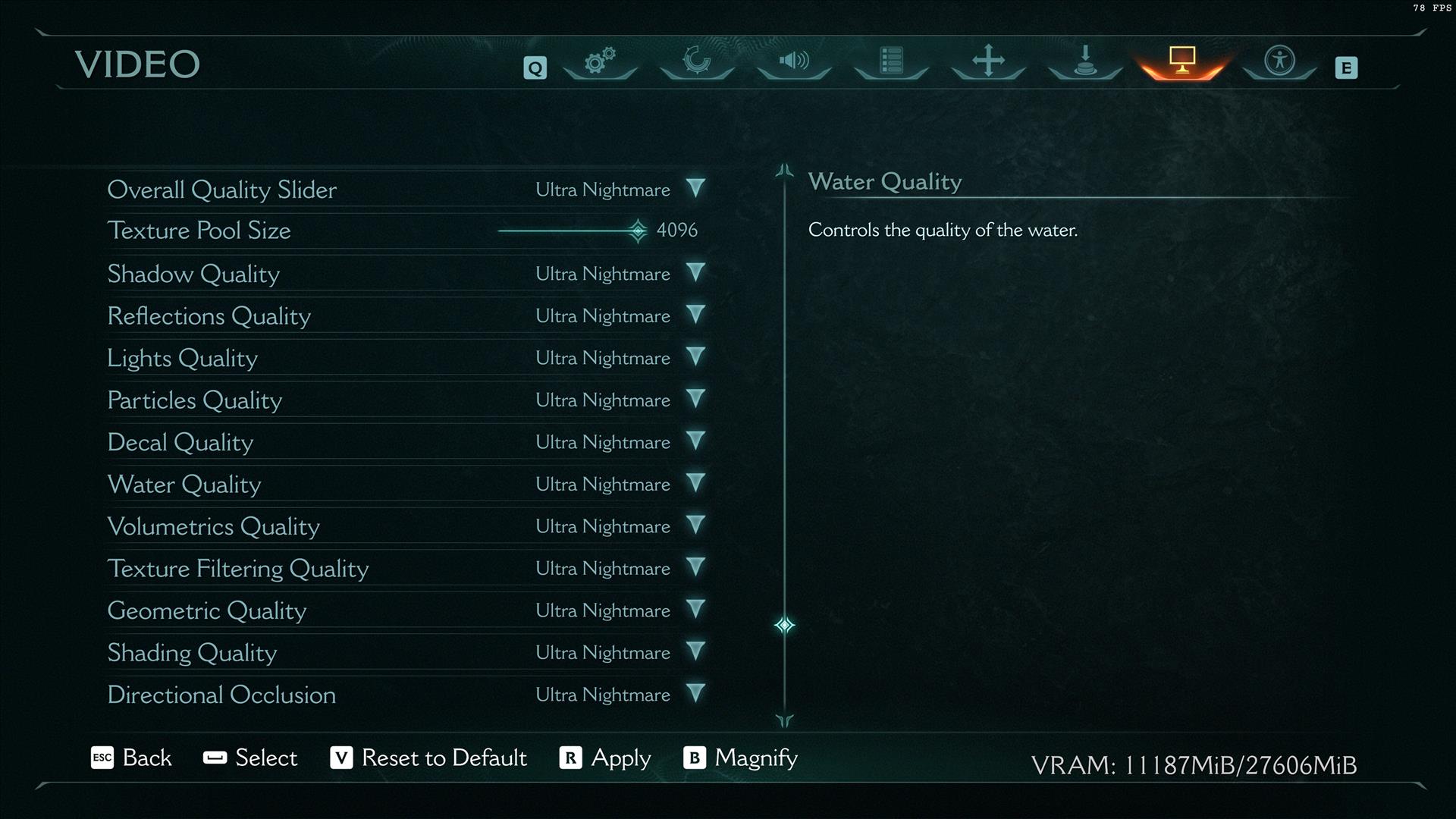Apply the video settings
The width and height of the screenshot is (1456, 819).
pyautogui.click(x=605, y=758)
